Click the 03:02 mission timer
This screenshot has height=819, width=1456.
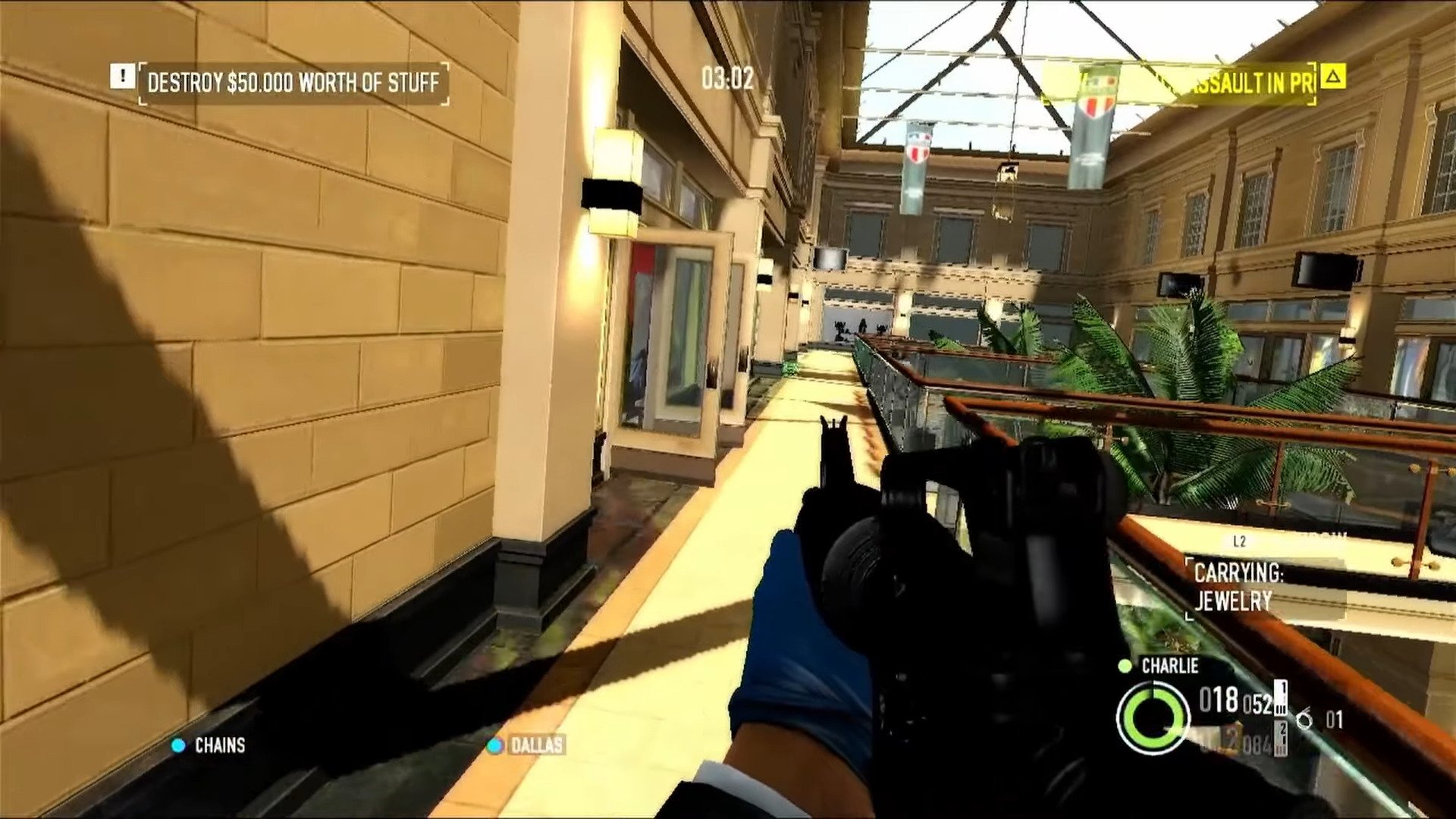(730, 76)
